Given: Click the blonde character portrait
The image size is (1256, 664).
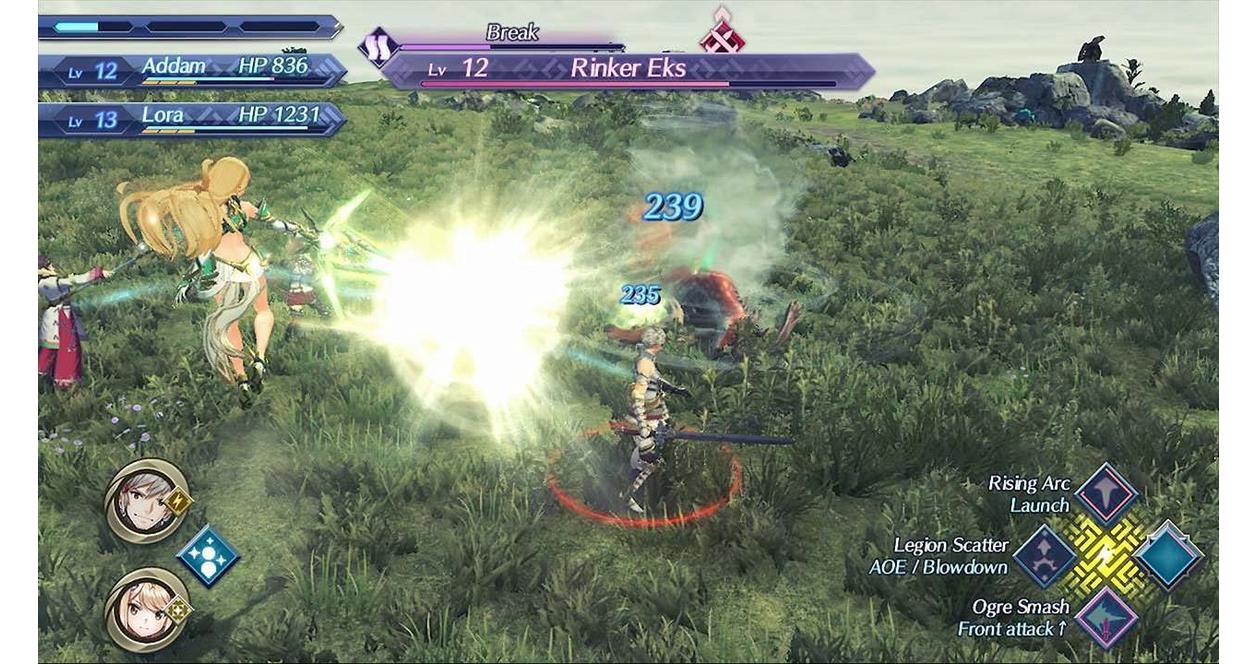Looking at the screenshot, I should [146, 609].
